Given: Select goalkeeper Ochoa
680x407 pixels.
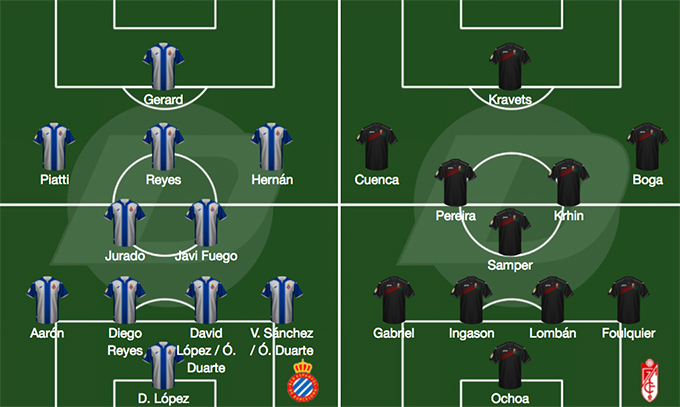Looking at the screenshot, I should coord(510,364).
